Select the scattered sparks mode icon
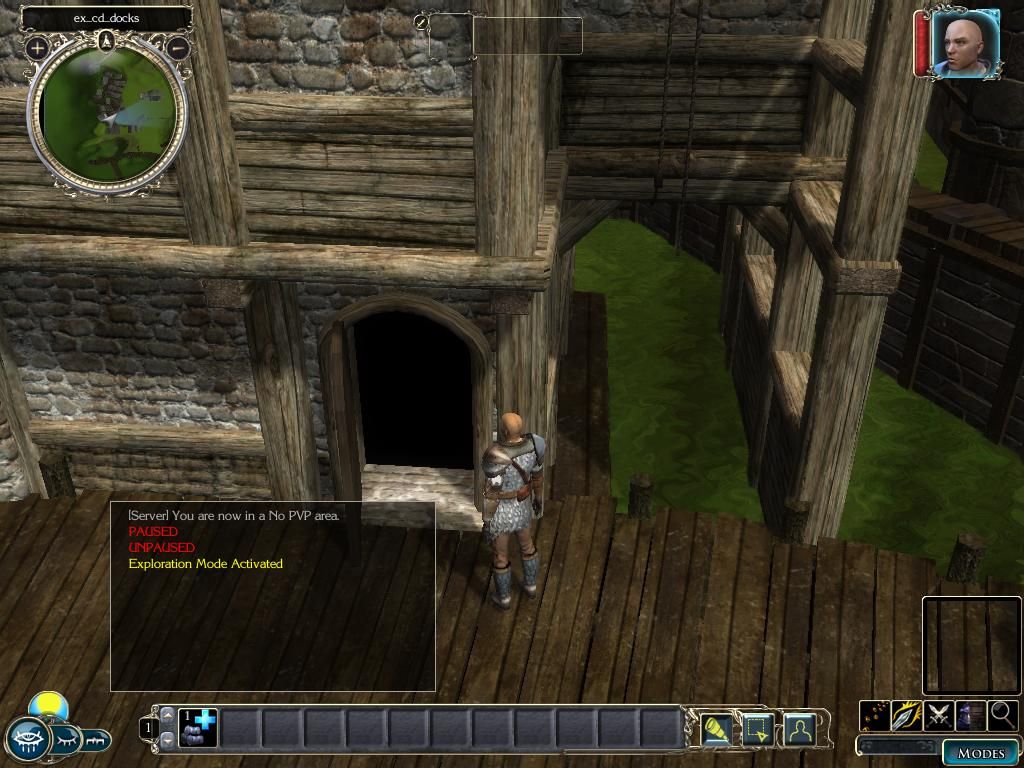1024x768 pixels. pos(875,715)
